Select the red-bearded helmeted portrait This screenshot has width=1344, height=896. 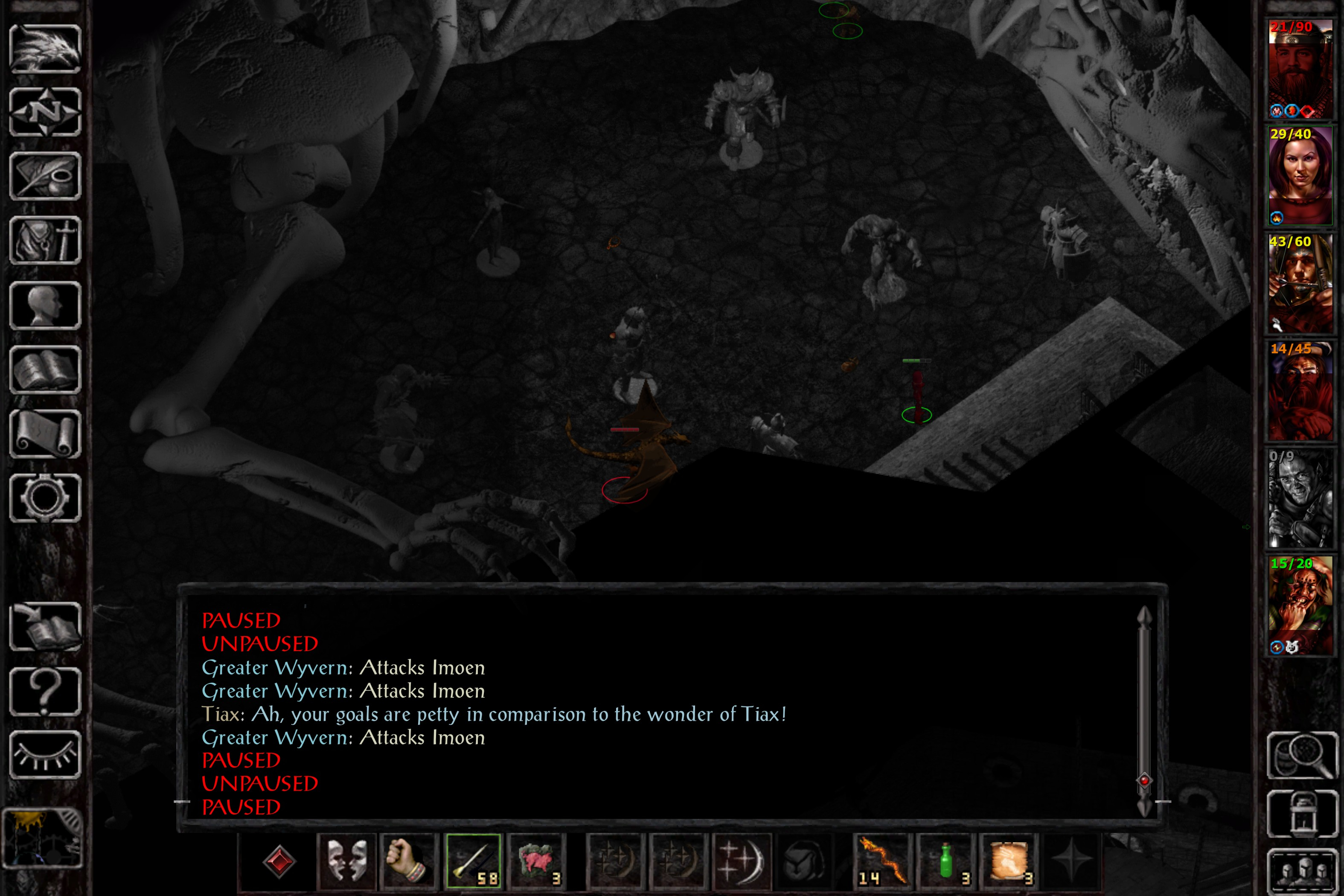[x=1300, y=69]
